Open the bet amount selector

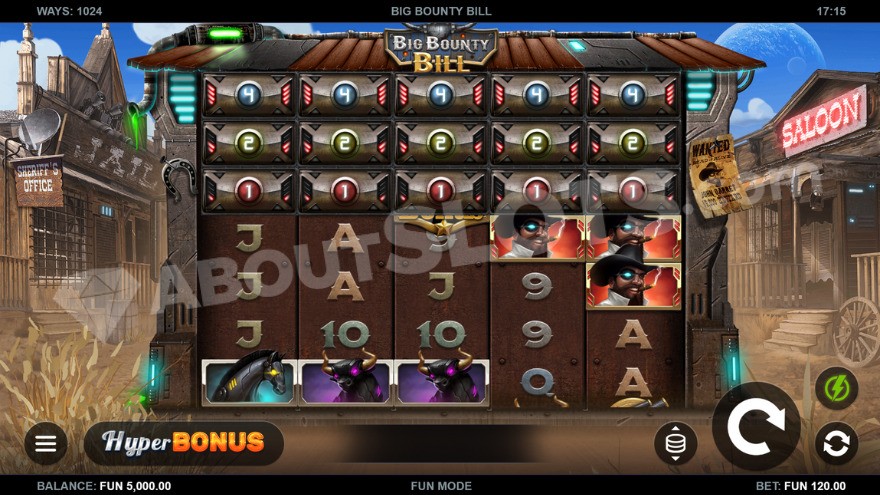click(x=675, y=443)
